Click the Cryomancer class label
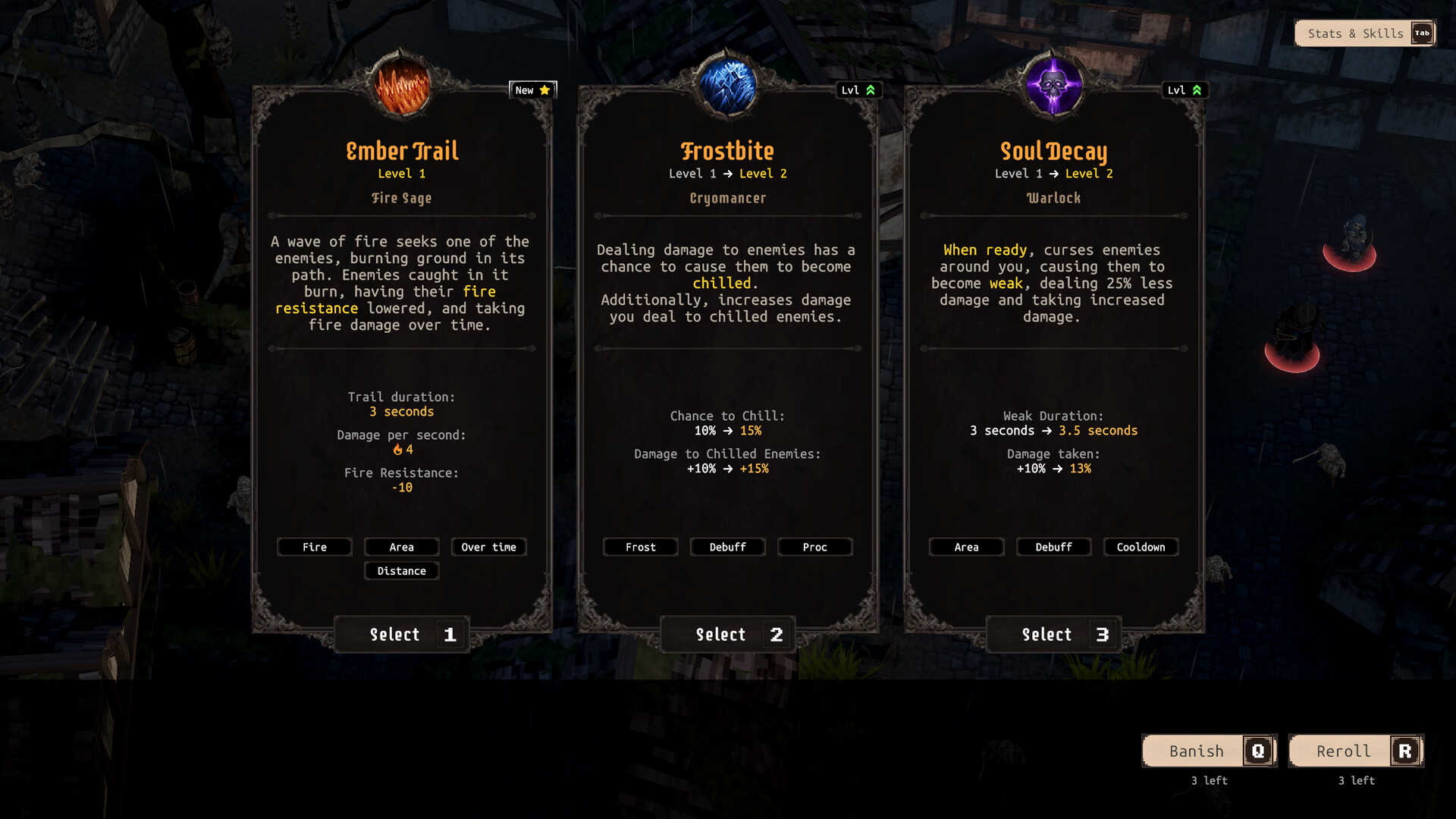This screenshot has height=819, width=1456. [x=727, y=198]
